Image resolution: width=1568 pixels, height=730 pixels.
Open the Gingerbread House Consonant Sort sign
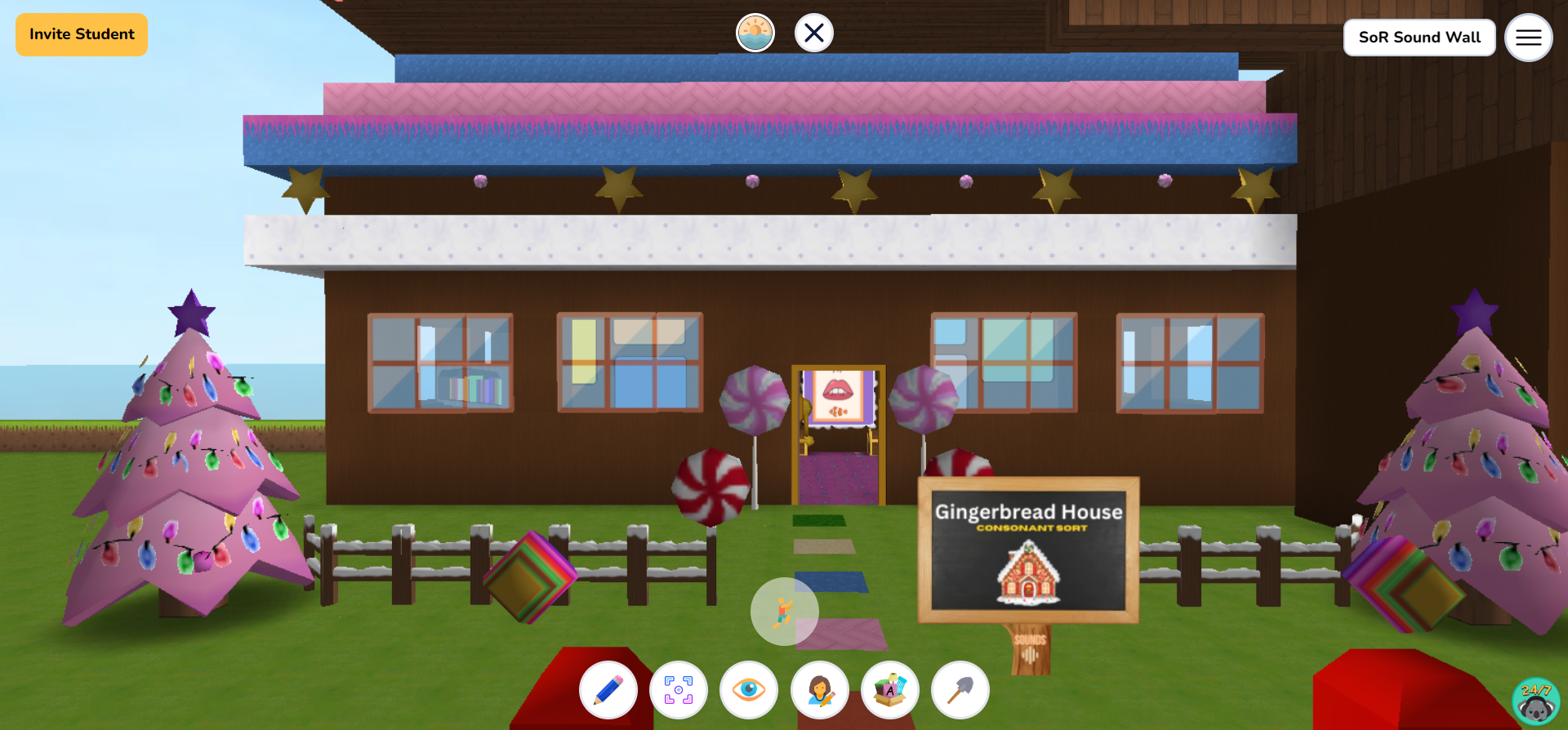click(x=1029, y=547)
